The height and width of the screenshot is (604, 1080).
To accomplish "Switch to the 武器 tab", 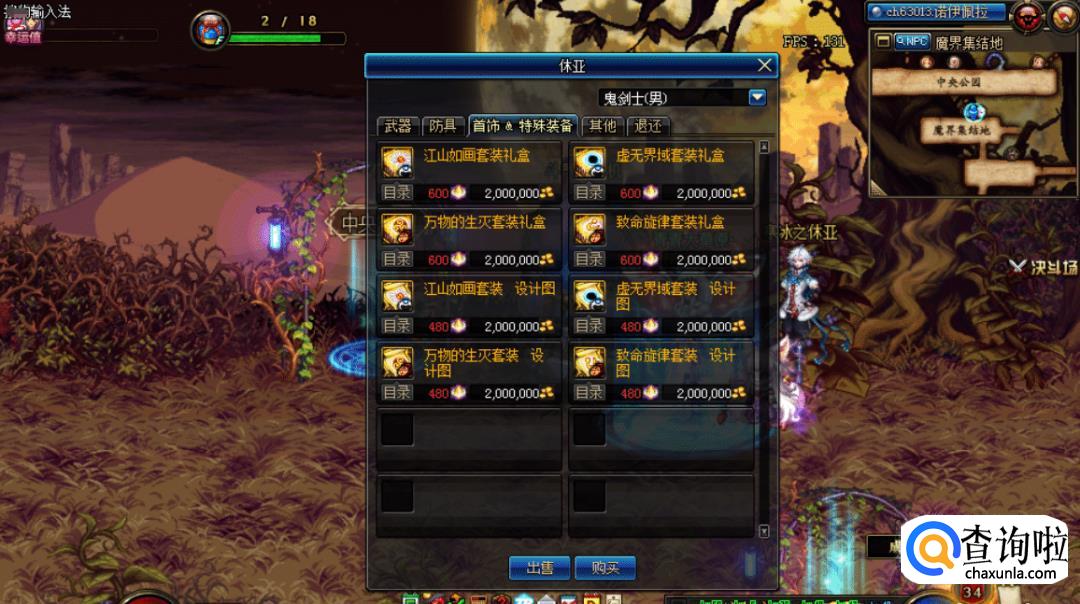I will pyautogui.click(x=397, y=126).
